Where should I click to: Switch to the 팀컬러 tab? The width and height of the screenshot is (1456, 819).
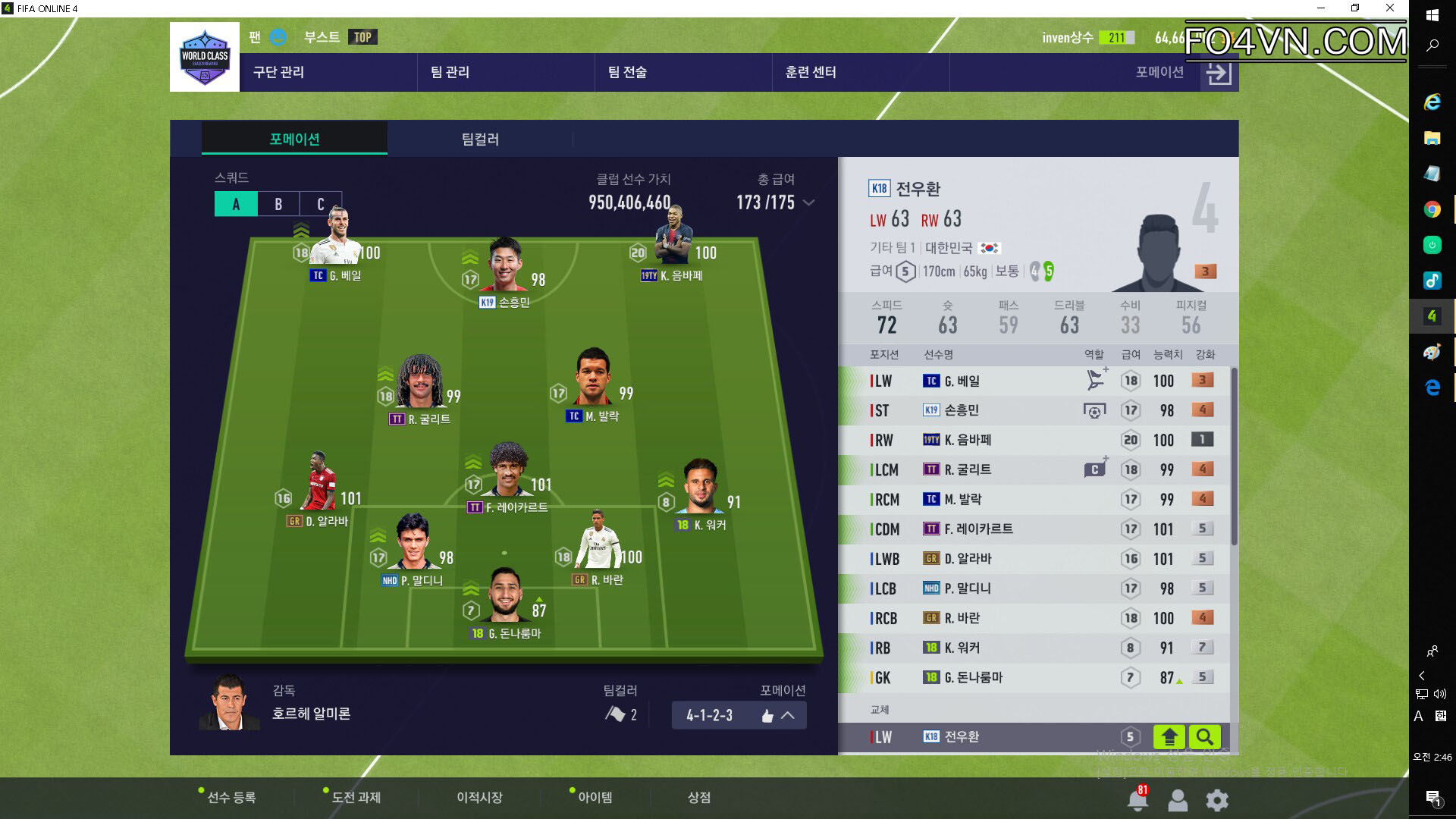coord(480,140)
